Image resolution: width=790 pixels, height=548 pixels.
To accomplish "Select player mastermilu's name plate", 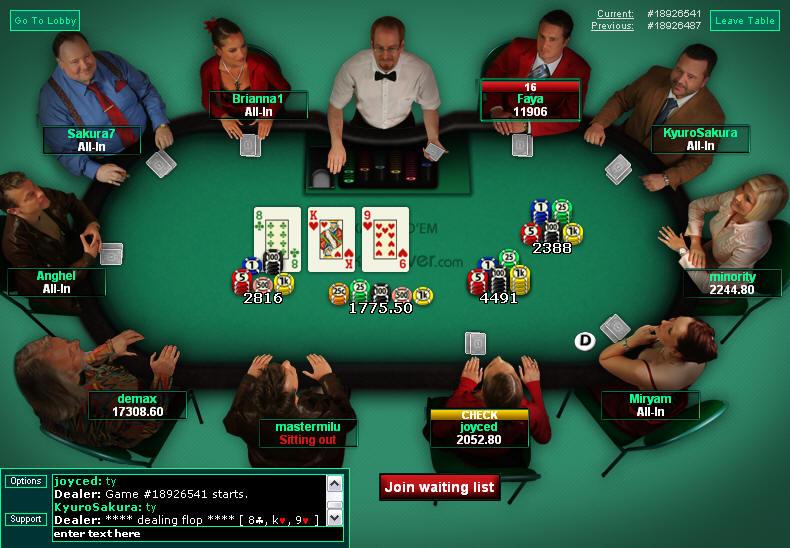I will point(307,433).
